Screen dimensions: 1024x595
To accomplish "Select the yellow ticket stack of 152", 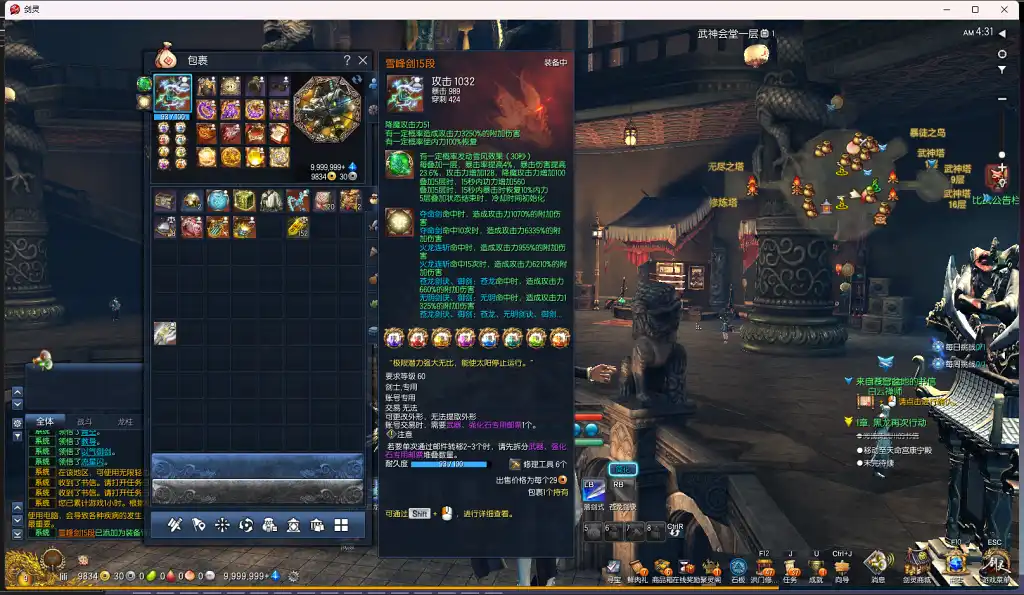I will pyautogui.click(x=297, y=227).
